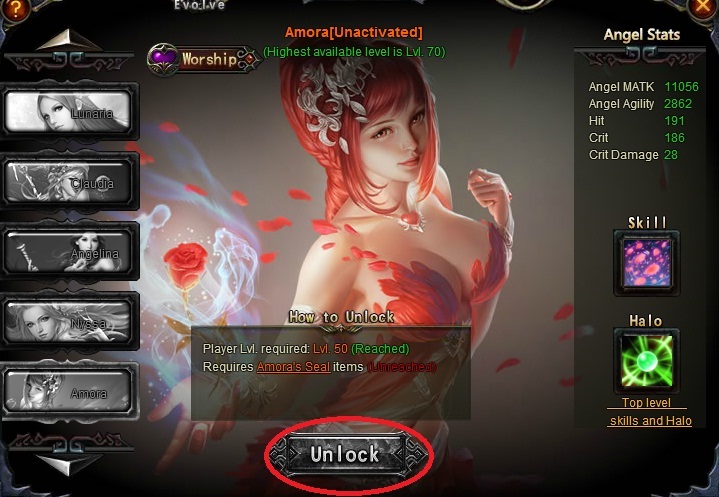Select the Lunaria angel entry
This screenshot has width=719, height=497.
(70, 112)
